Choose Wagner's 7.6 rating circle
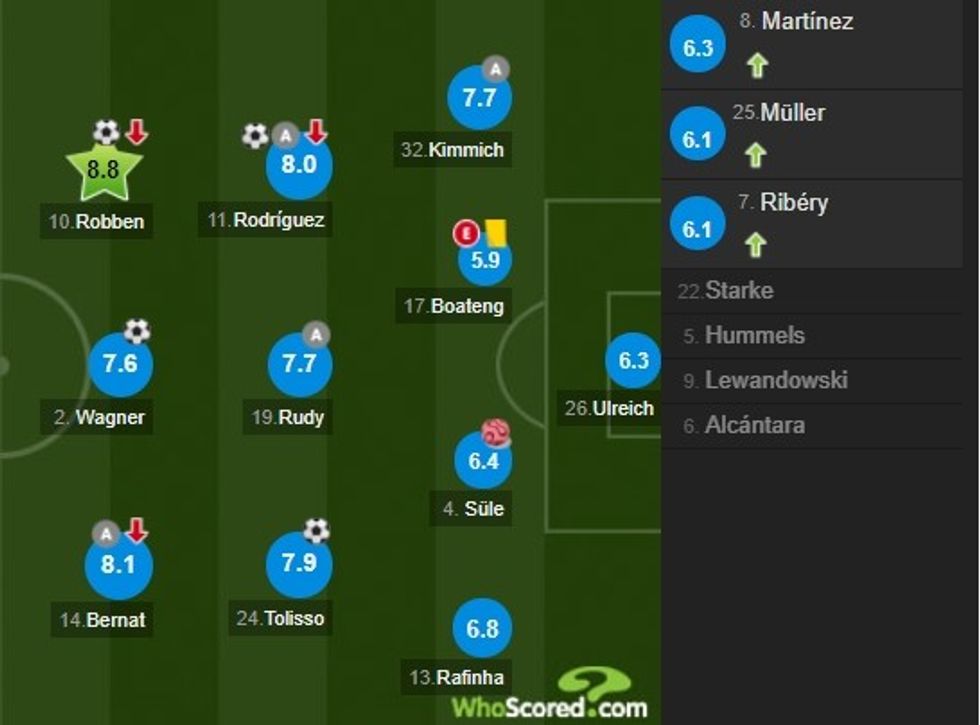The height and width of the screenshot is (725, 980). (x=120, y=363)
